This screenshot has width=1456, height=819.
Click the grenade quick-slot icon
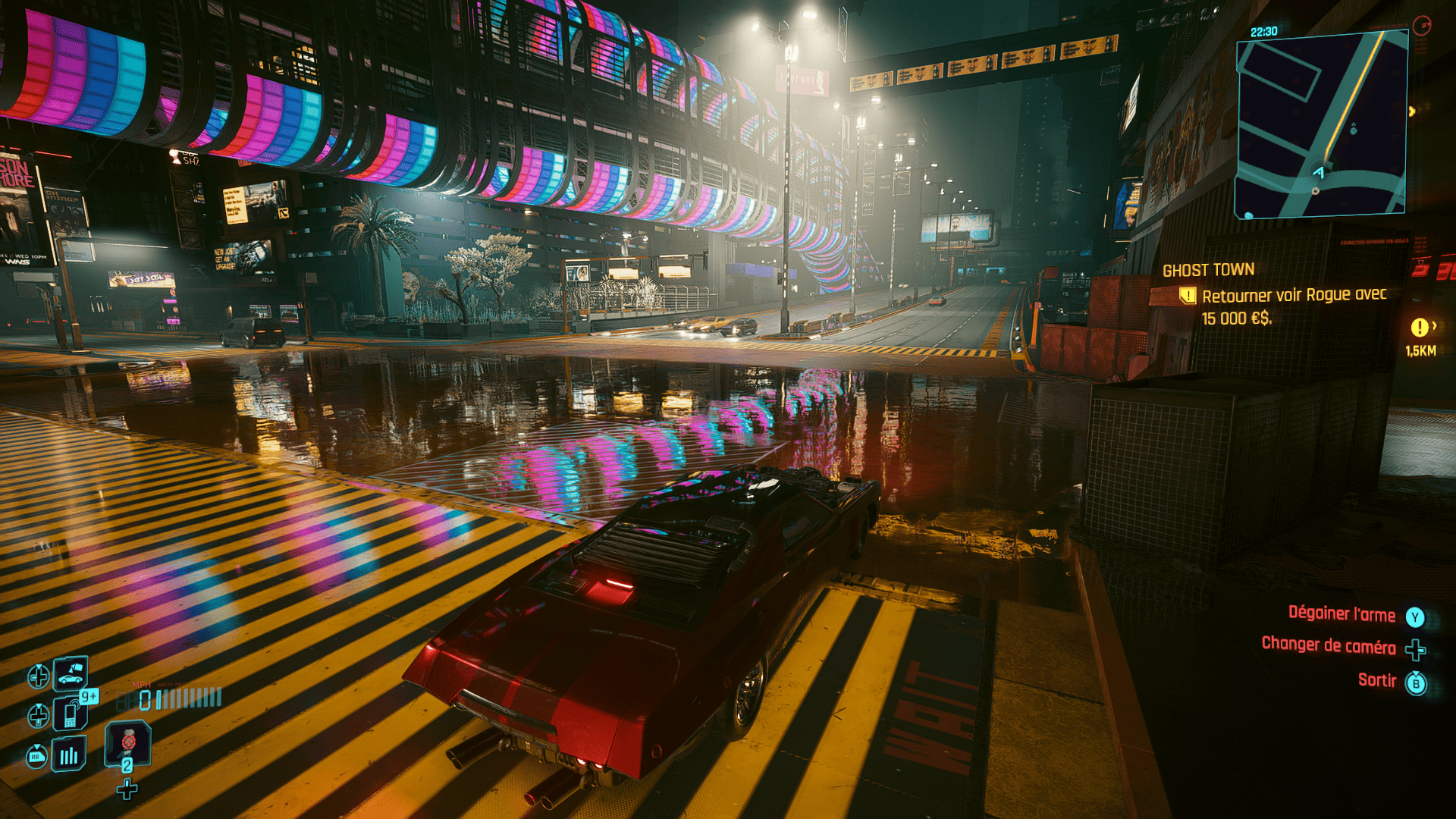[x=128, y=742]
